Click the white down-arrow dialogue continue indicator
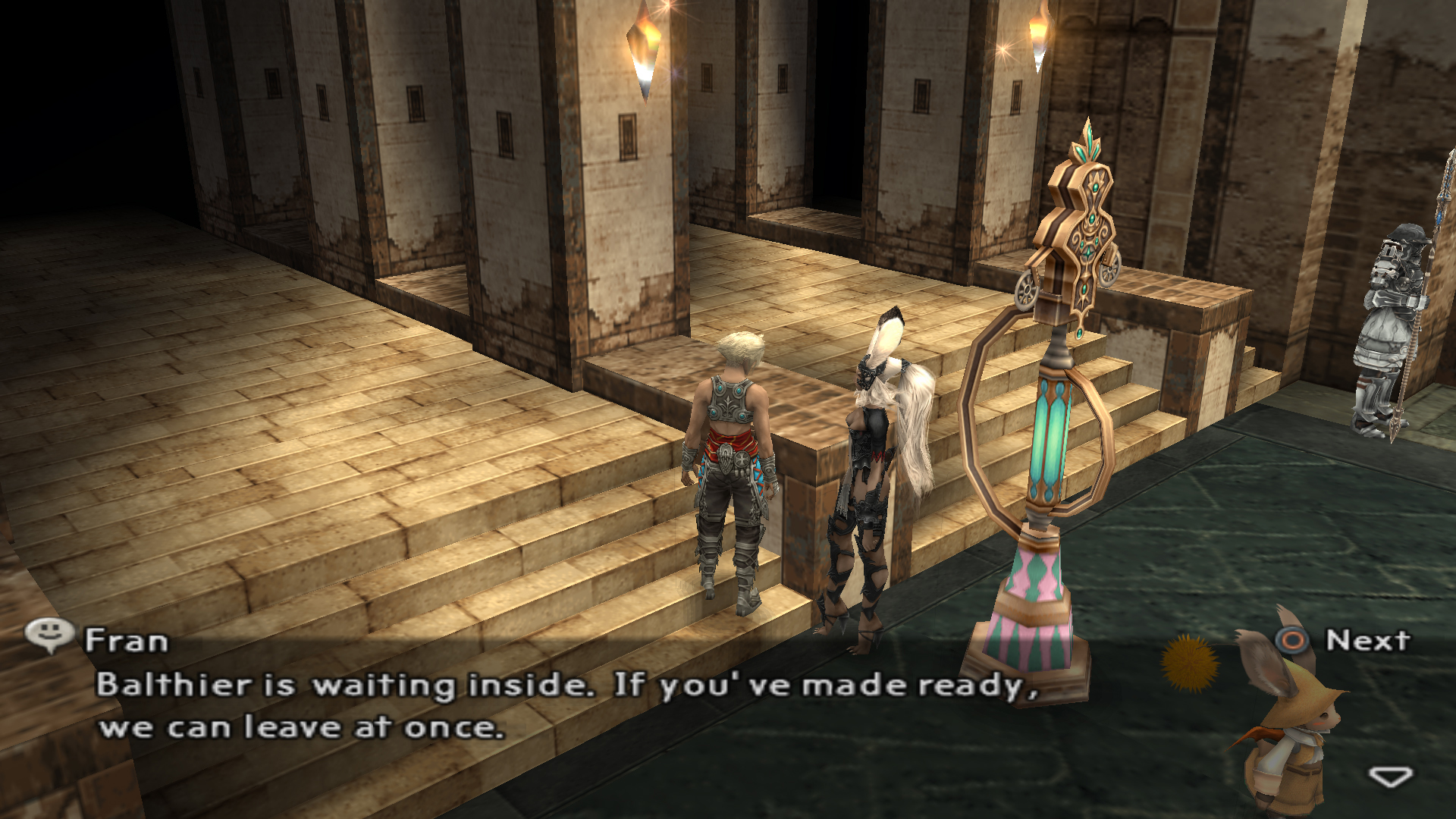Viewport: 1456px width, 819px height. point(1390,776)
